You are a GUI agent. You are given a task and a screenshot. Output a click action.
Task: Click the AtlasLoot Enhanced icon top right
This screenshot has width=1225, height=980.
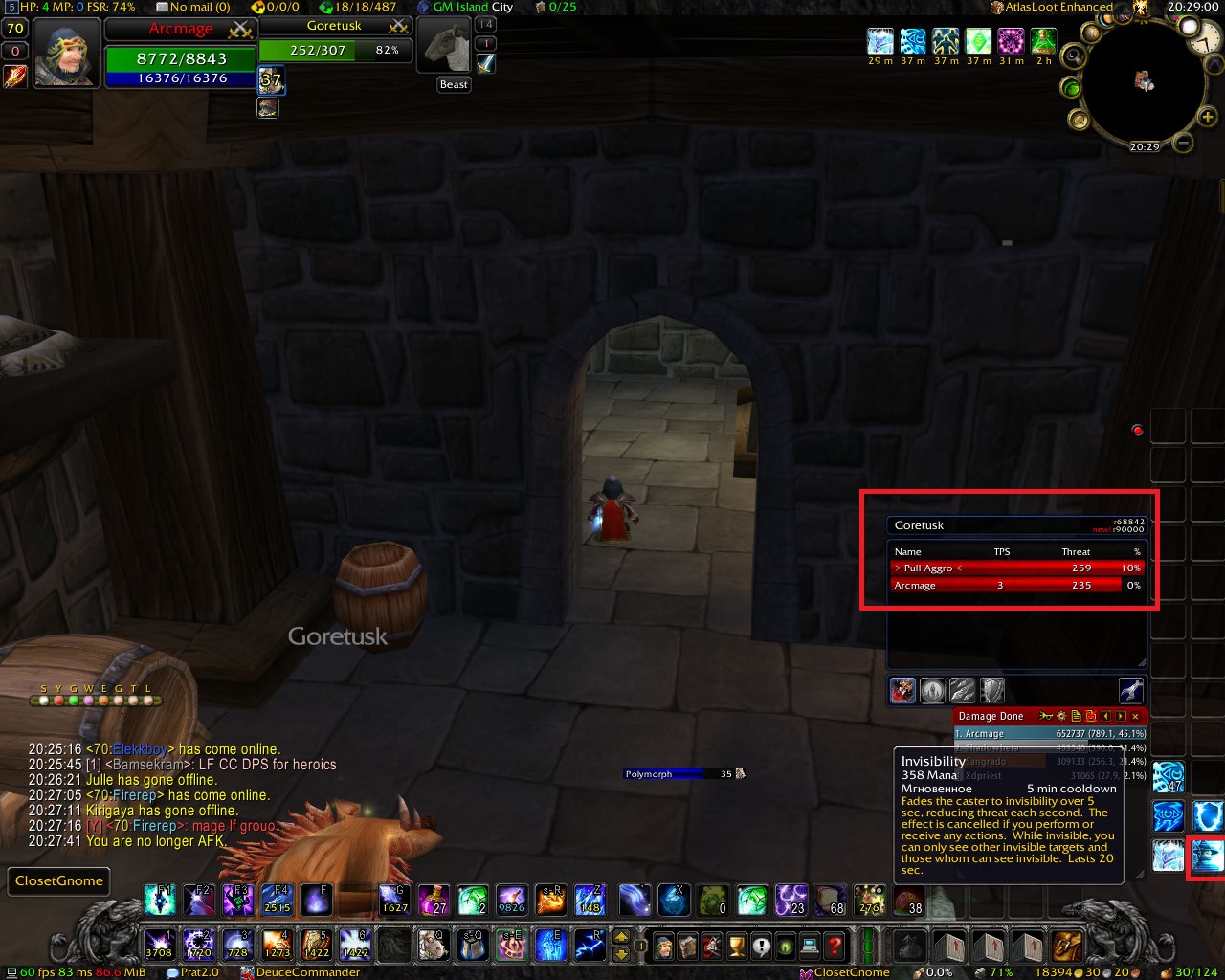click(996, 7)
